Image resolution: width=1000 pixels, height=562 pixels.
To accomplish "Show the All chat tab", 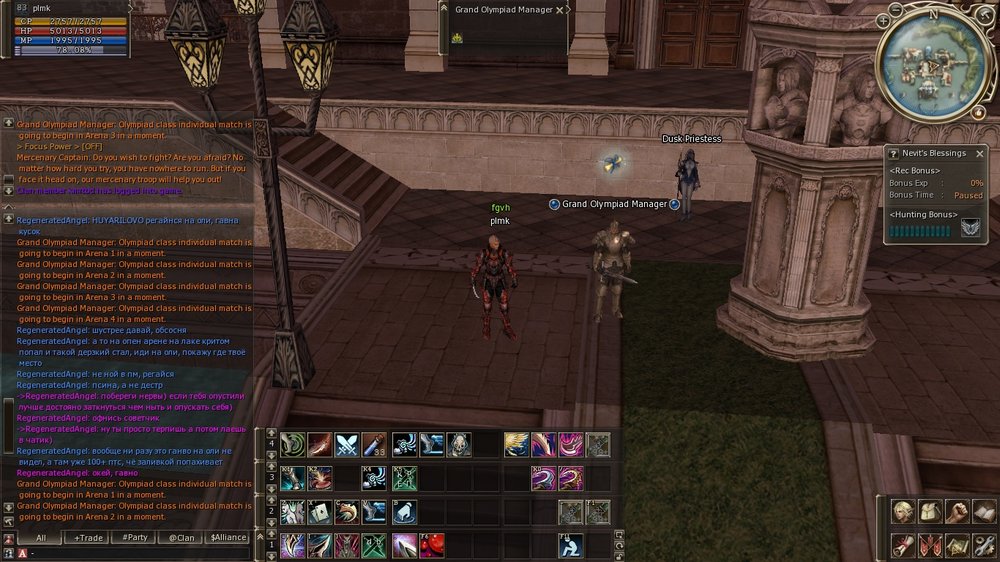I will 41,537.
